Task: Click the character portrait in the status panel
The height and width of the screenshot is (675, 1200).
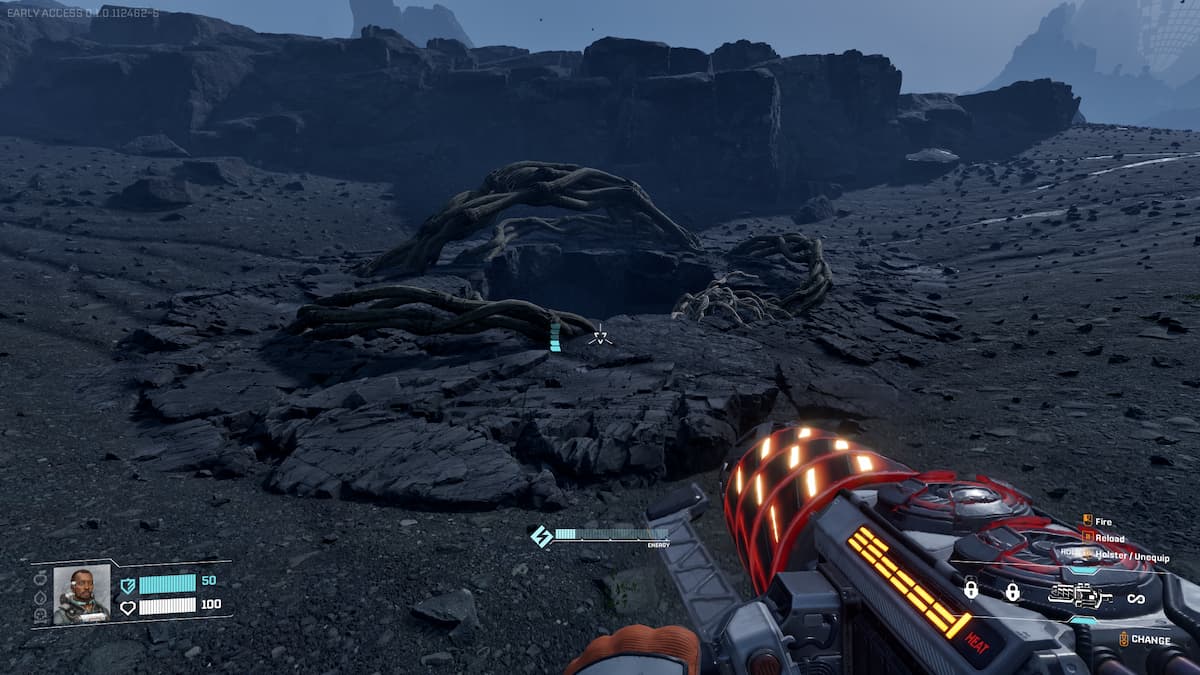Action: pyautogui.click(x=81, y=594)
